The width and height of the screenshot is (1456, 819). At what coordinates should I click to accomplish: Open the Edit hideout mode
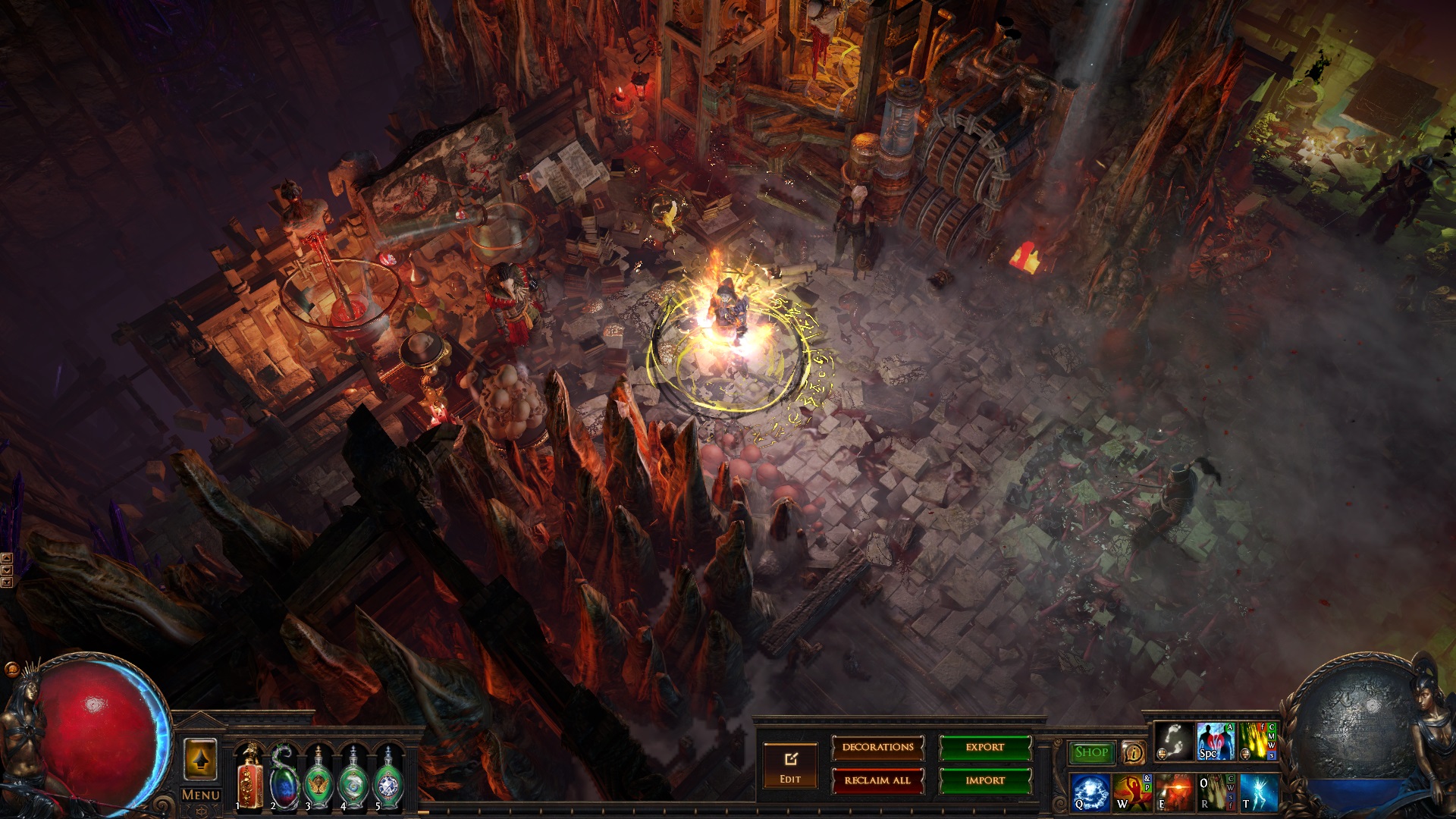pyautogui.click(x=790, y=765)
